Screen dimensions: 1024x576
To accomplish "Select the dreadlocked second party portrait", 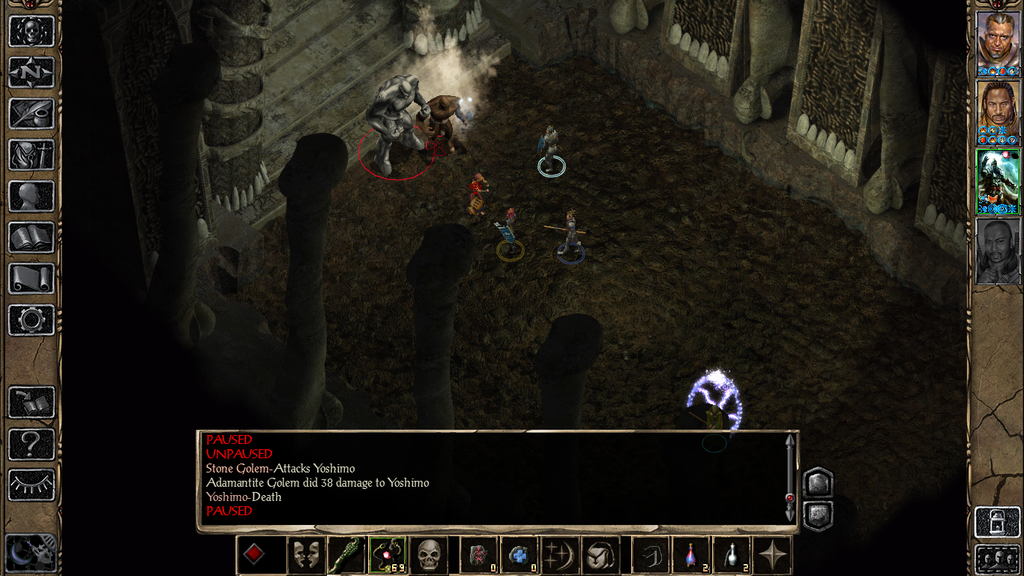I will tap(997, 108).
